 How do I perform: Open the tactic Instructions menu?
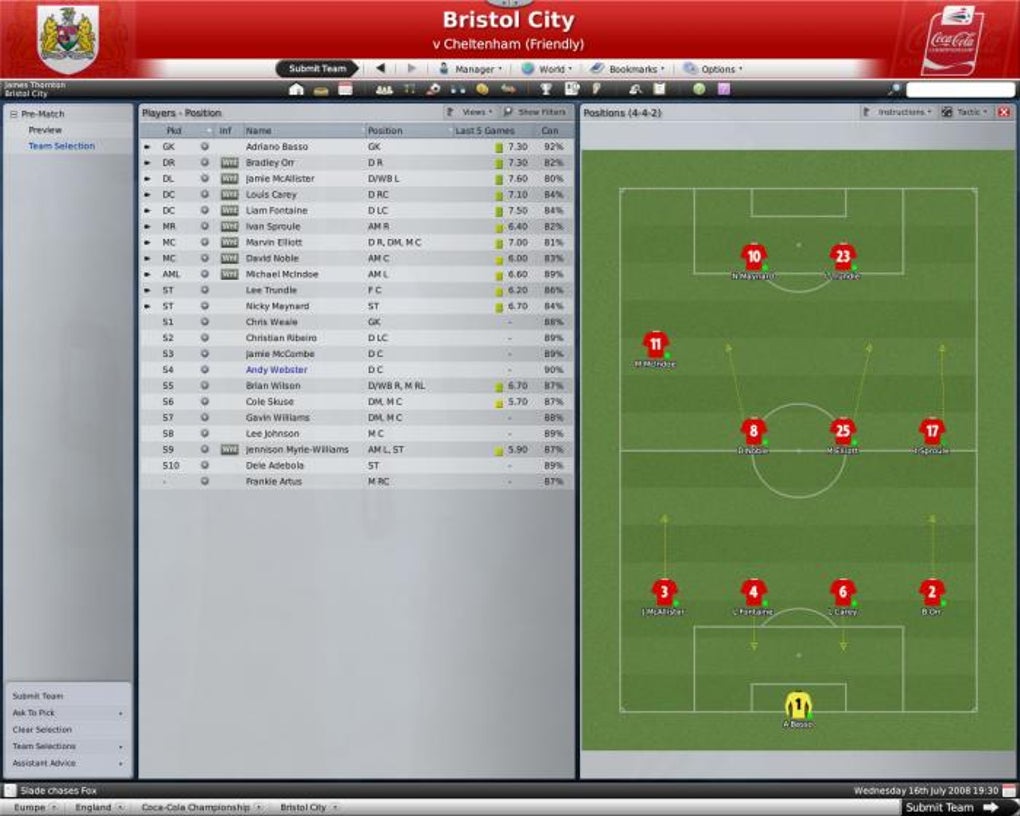point(896,112)
